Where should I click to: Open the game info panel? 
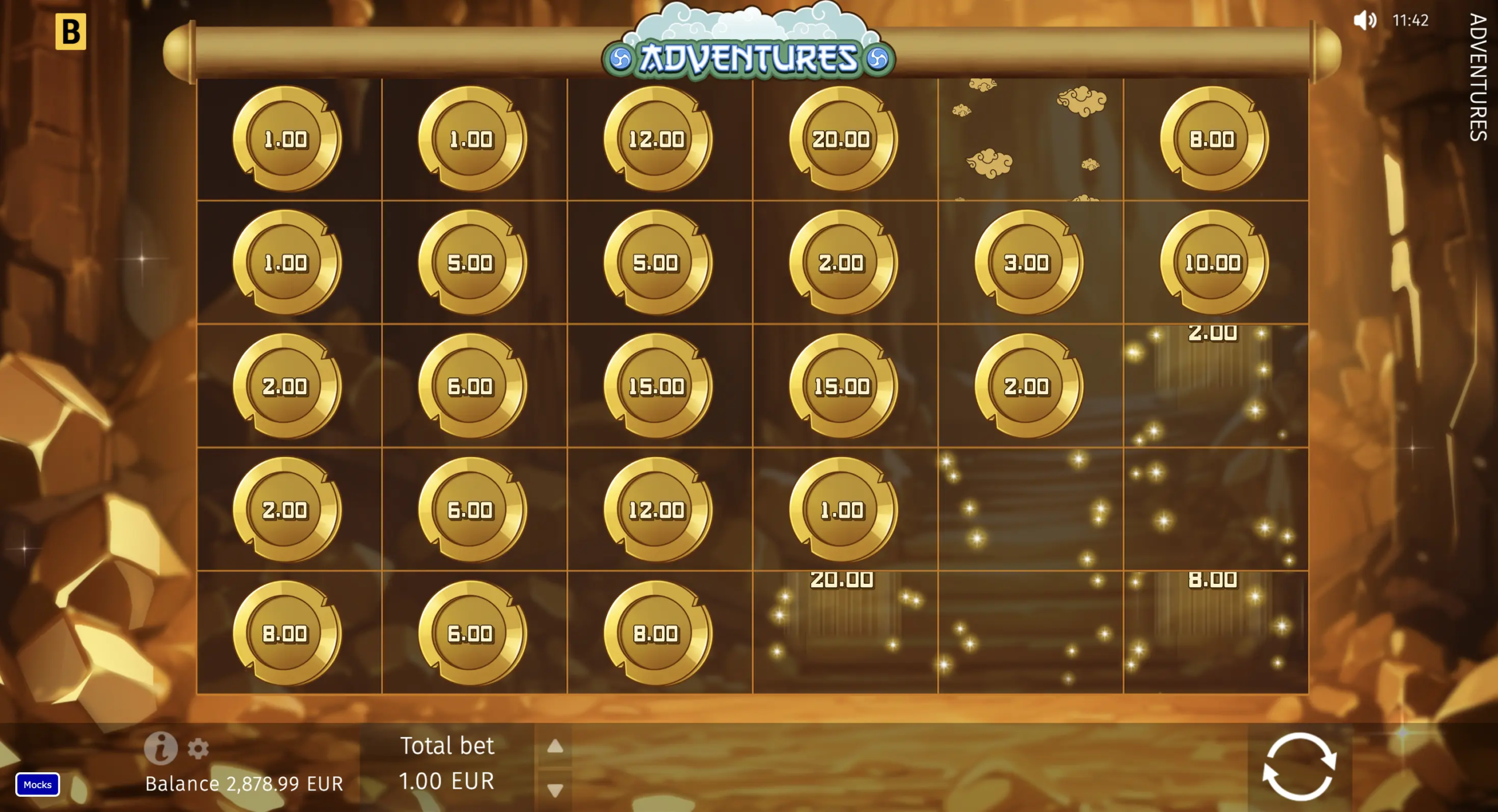161,748
